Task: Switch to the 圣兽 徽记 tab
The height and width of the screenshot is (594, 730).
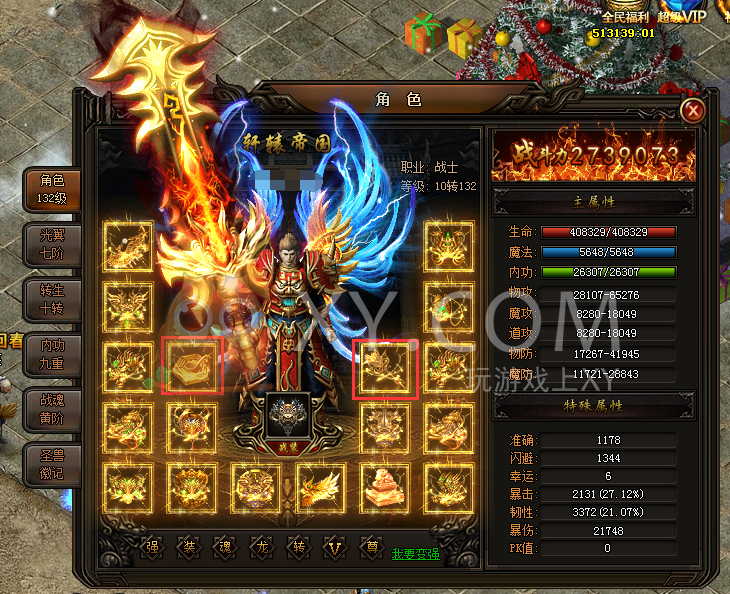Action: [52, 463]
